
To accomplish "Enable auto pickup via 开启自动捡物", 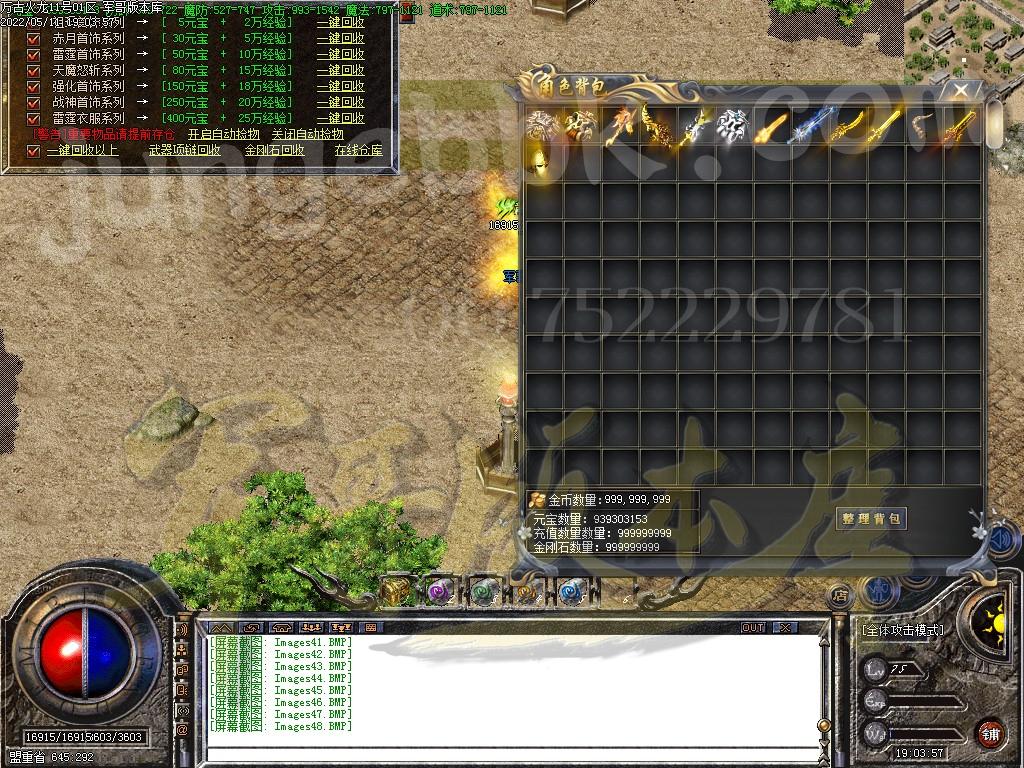I will click(223, 134).
